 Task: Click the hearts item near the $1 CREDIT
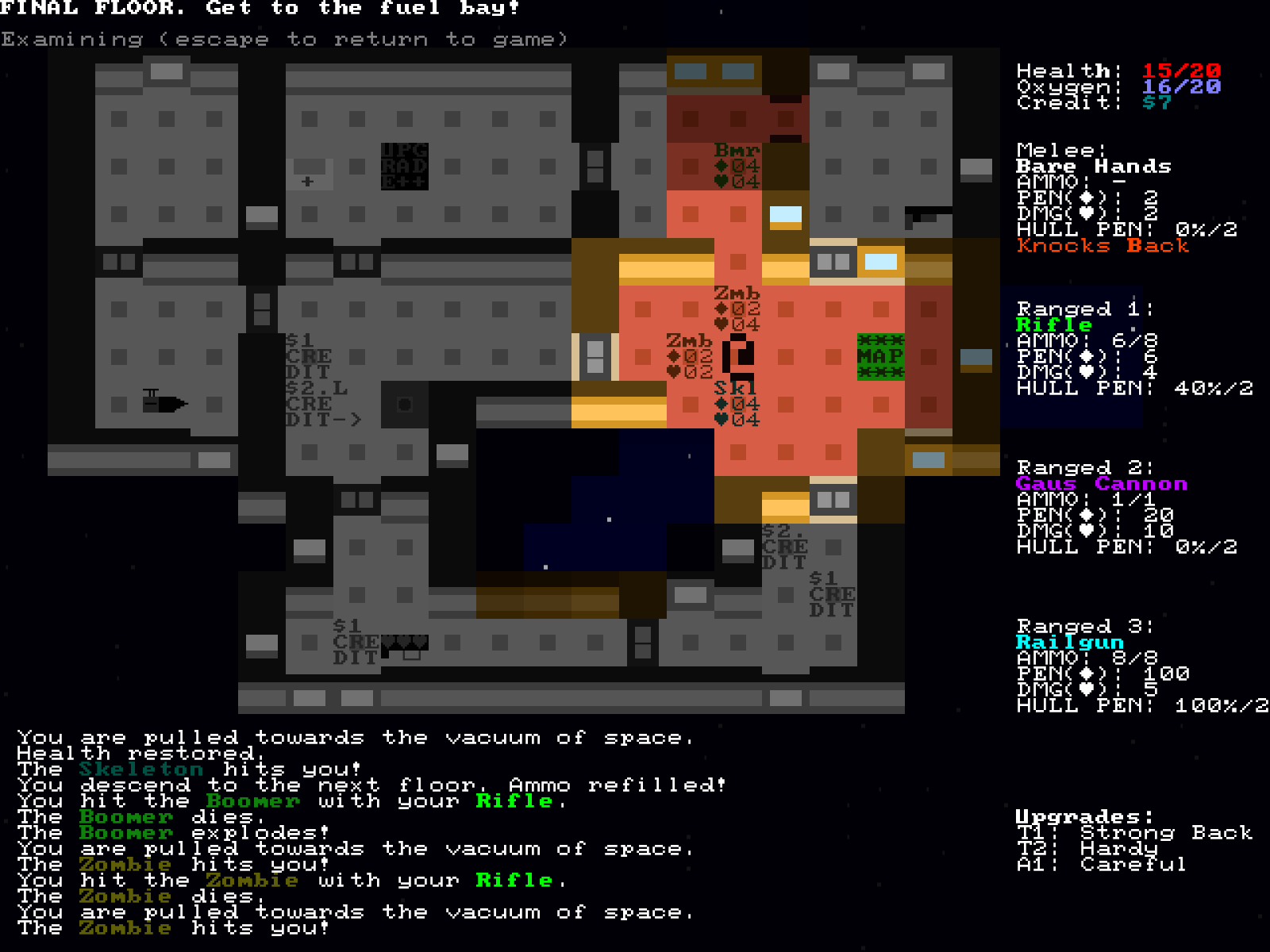point(405,644)
